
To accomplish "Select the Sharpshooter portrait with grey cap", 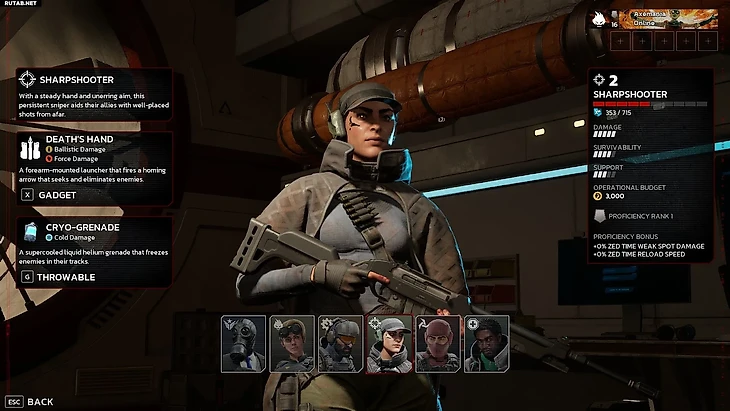I will pyautogui.click(x=389, y=343).
